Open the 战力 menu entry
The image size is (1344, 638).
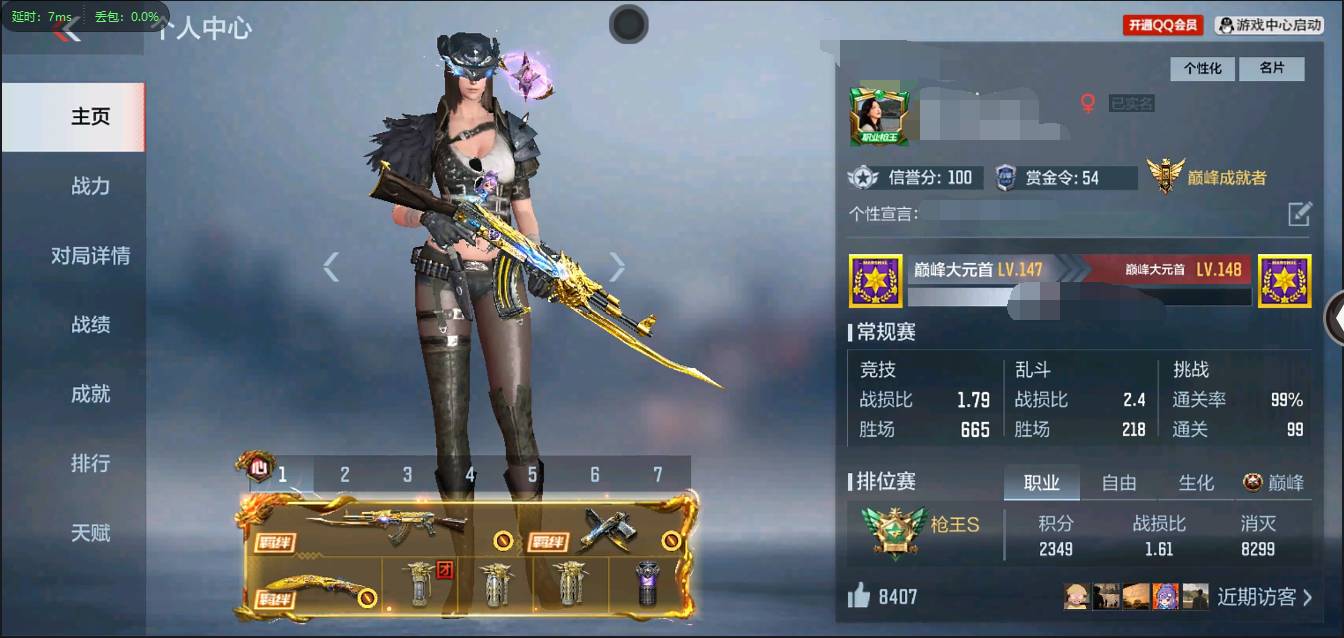coord(90,186)
